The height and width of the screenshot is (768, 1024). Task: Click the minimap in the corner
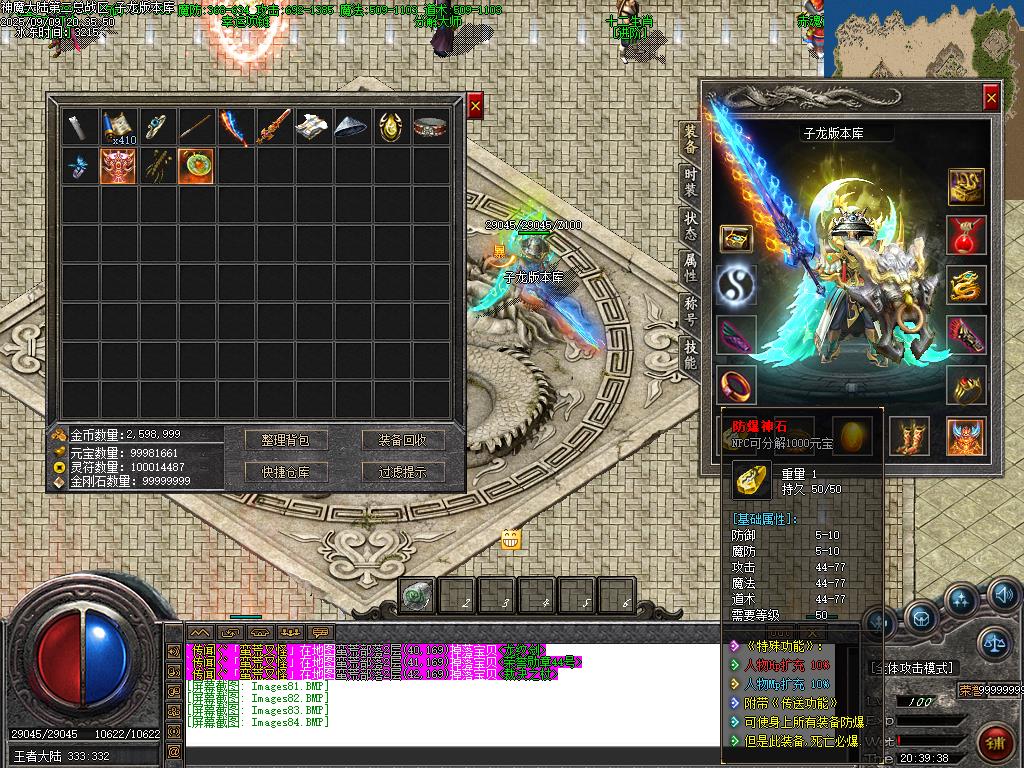pyautogui.click(x=924, y=38)
